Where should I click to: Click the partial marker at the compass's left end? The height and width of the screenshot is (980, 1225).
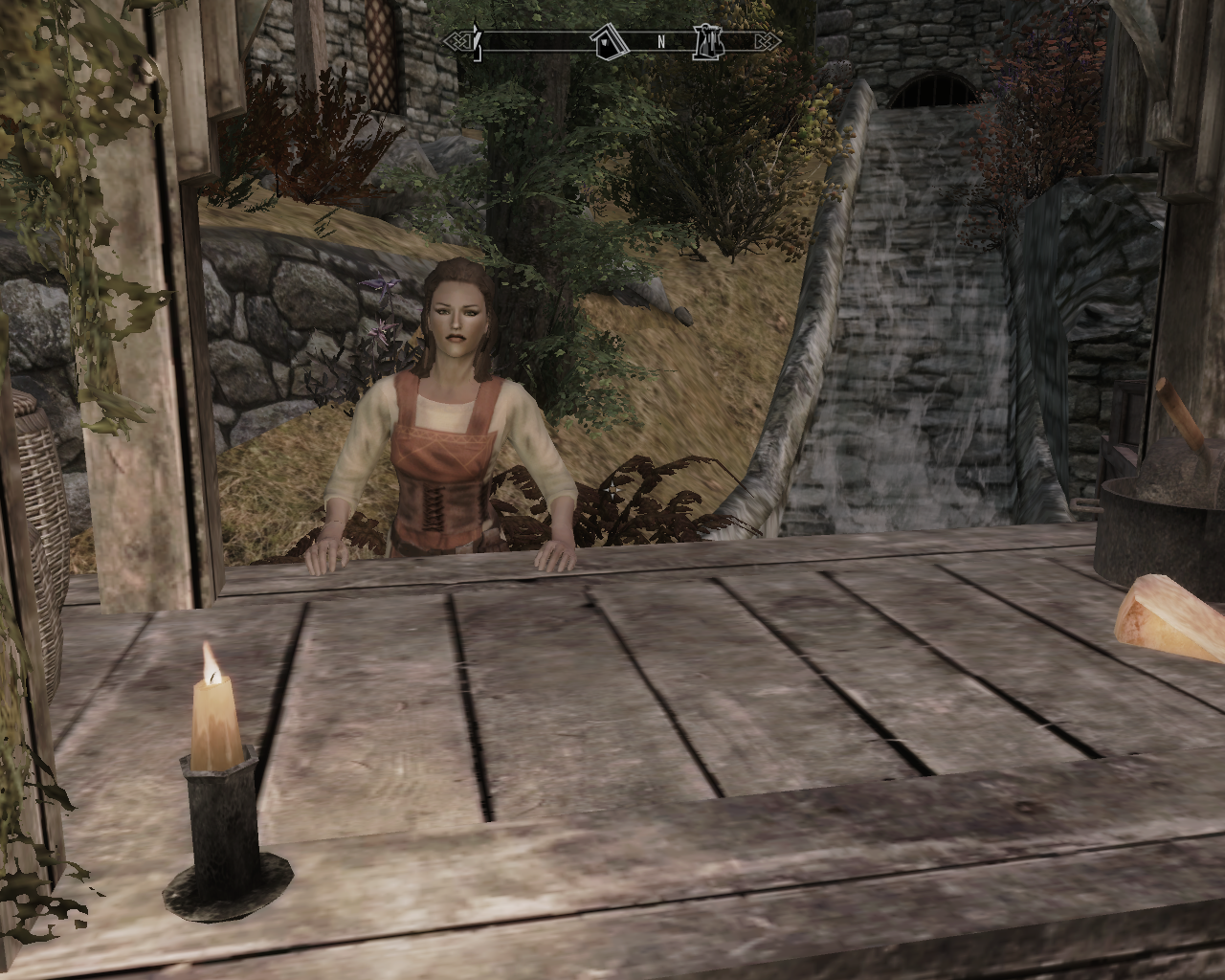pos(476,41)
